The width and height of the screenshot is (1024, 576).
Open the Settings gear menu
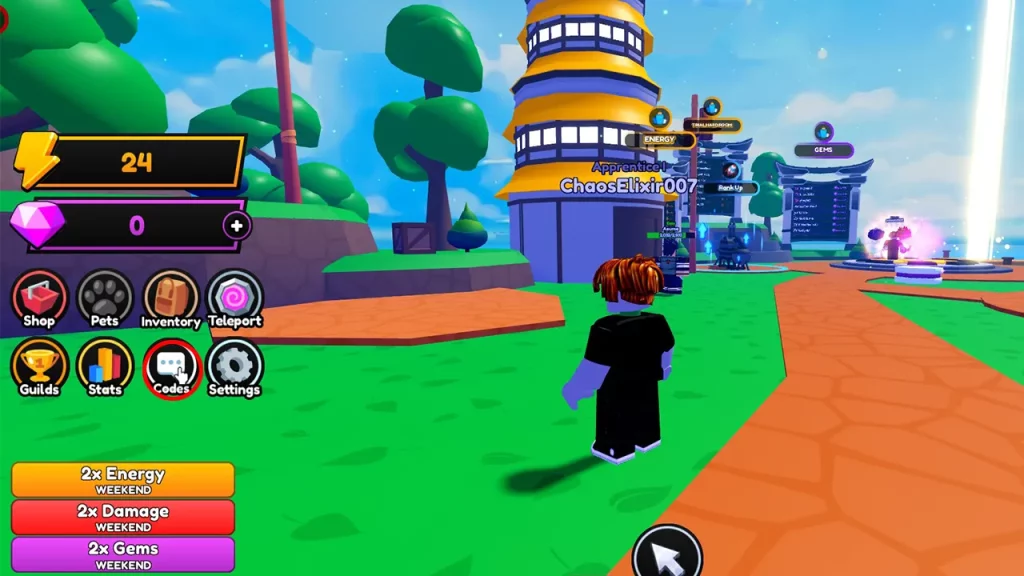(x=234, y=366)
